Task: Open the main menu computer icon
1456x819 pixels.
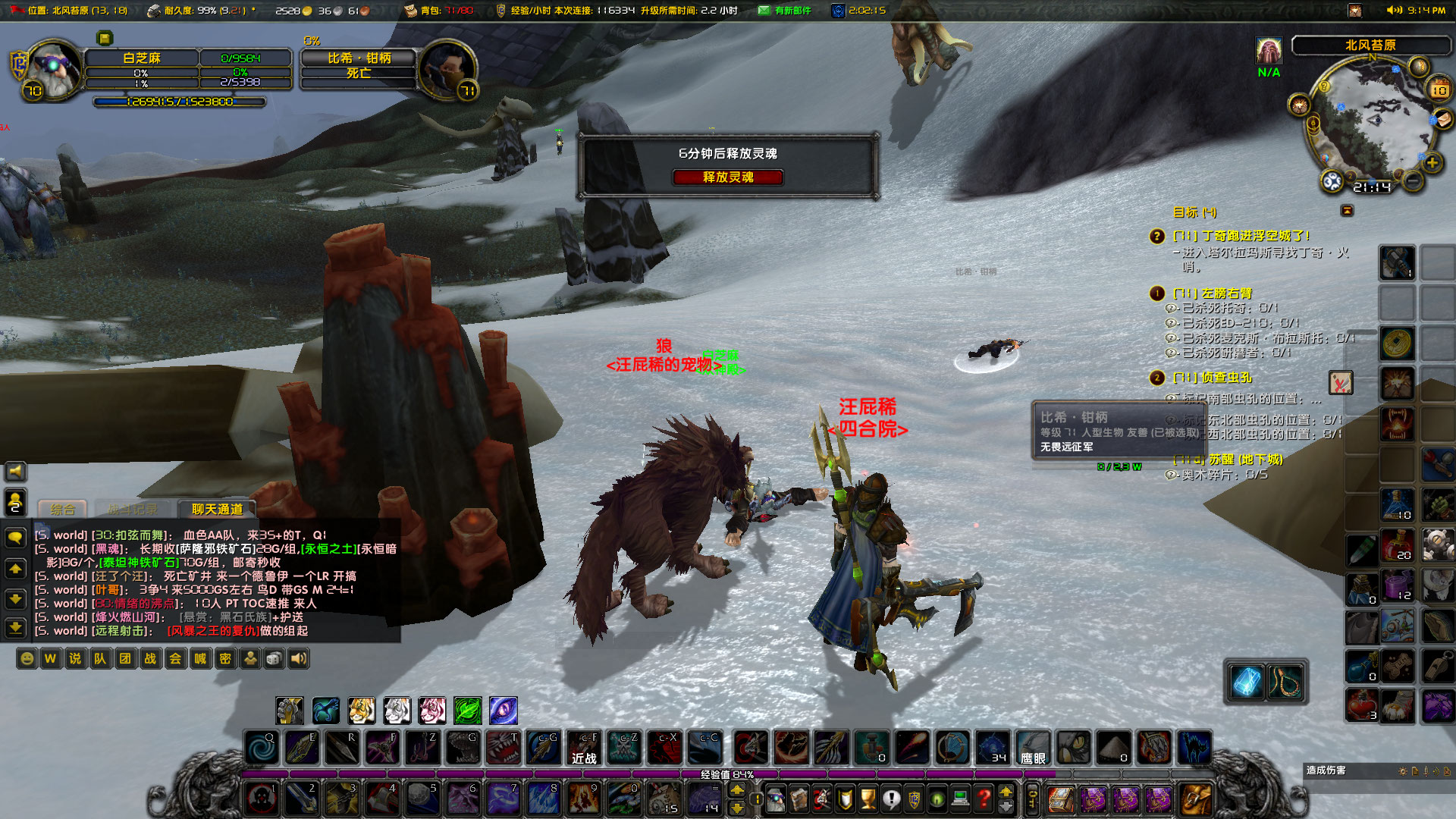Action: pyautogui.click(x=959, y=799)
